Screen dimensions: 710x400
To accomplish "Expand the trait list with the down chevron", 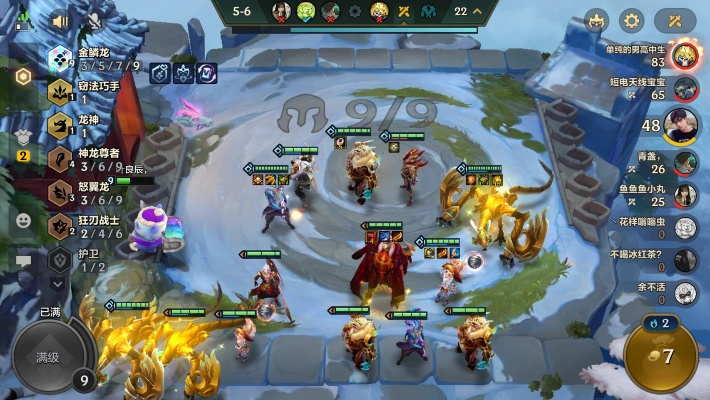I will pos(59,285).
